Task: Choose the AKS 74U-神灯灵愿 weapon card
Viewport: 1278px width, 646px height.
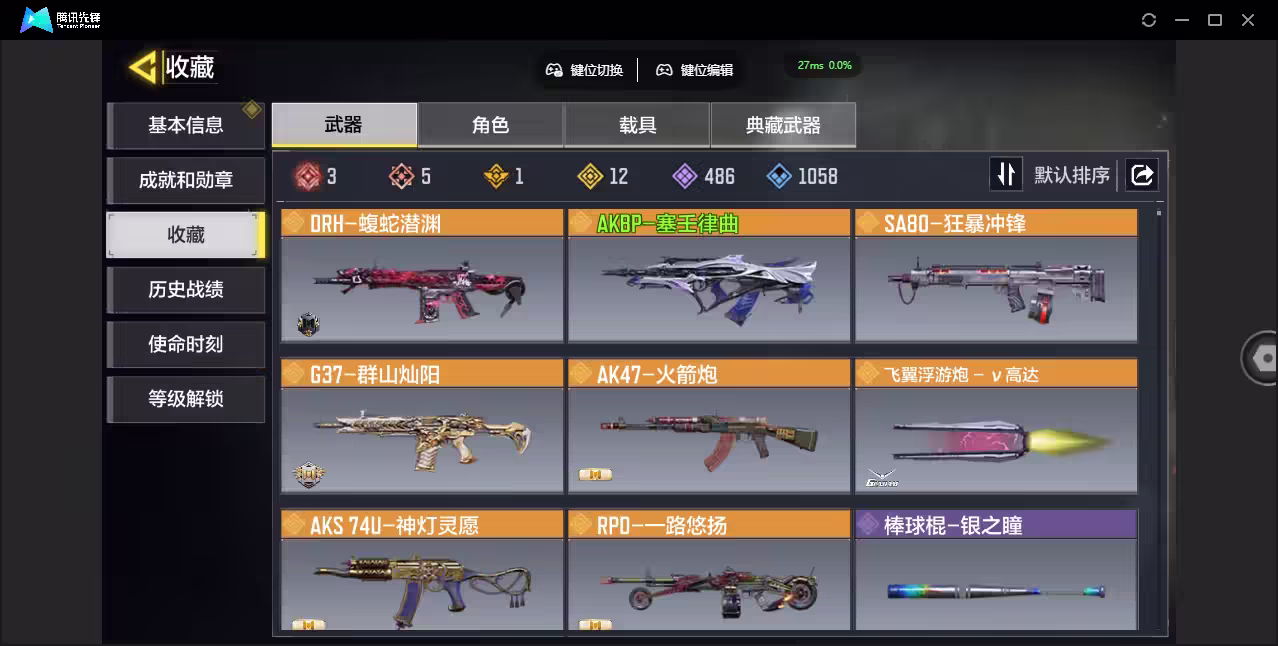Action: pos(422,572)
